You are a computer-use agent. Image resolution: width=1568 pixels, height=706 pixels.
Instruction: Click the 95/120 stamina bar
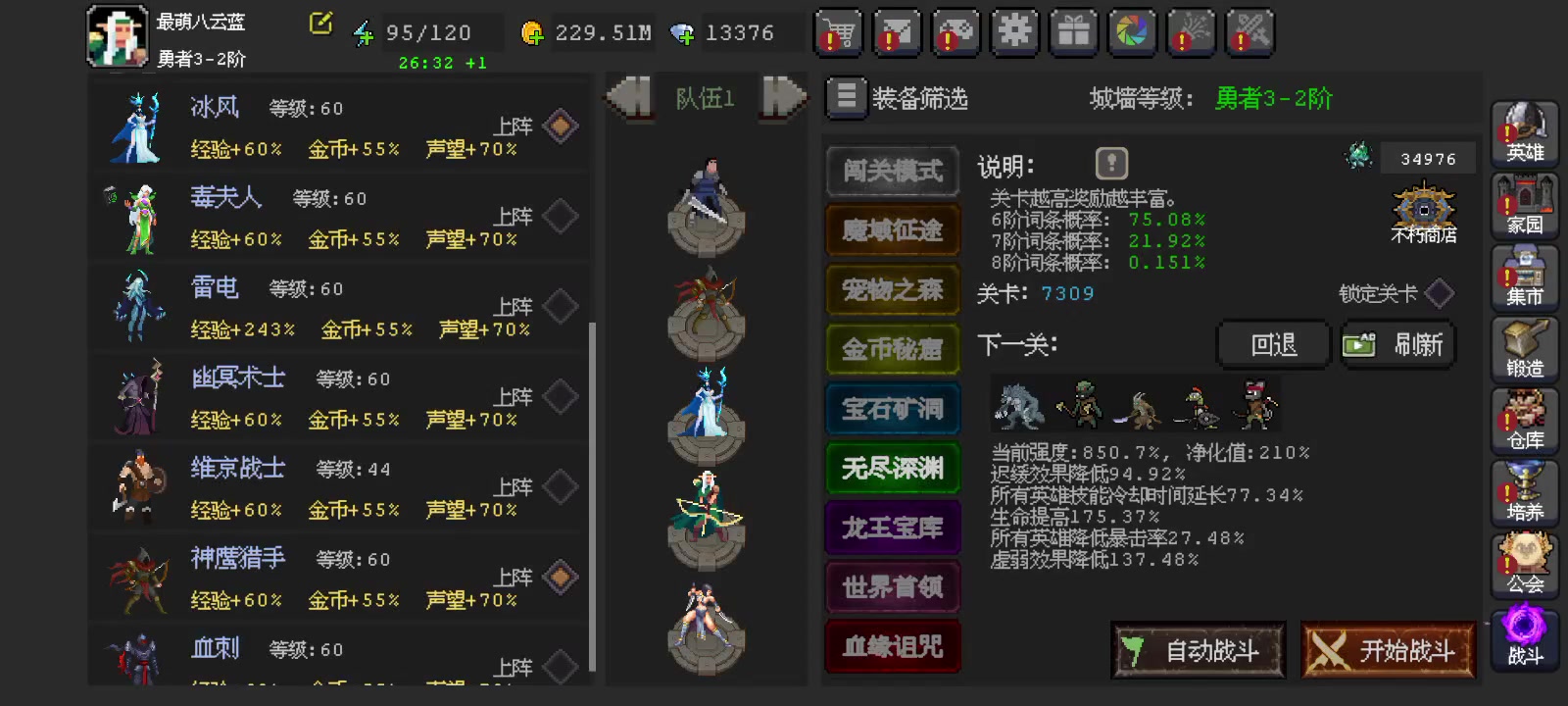(x=428, y=32)
